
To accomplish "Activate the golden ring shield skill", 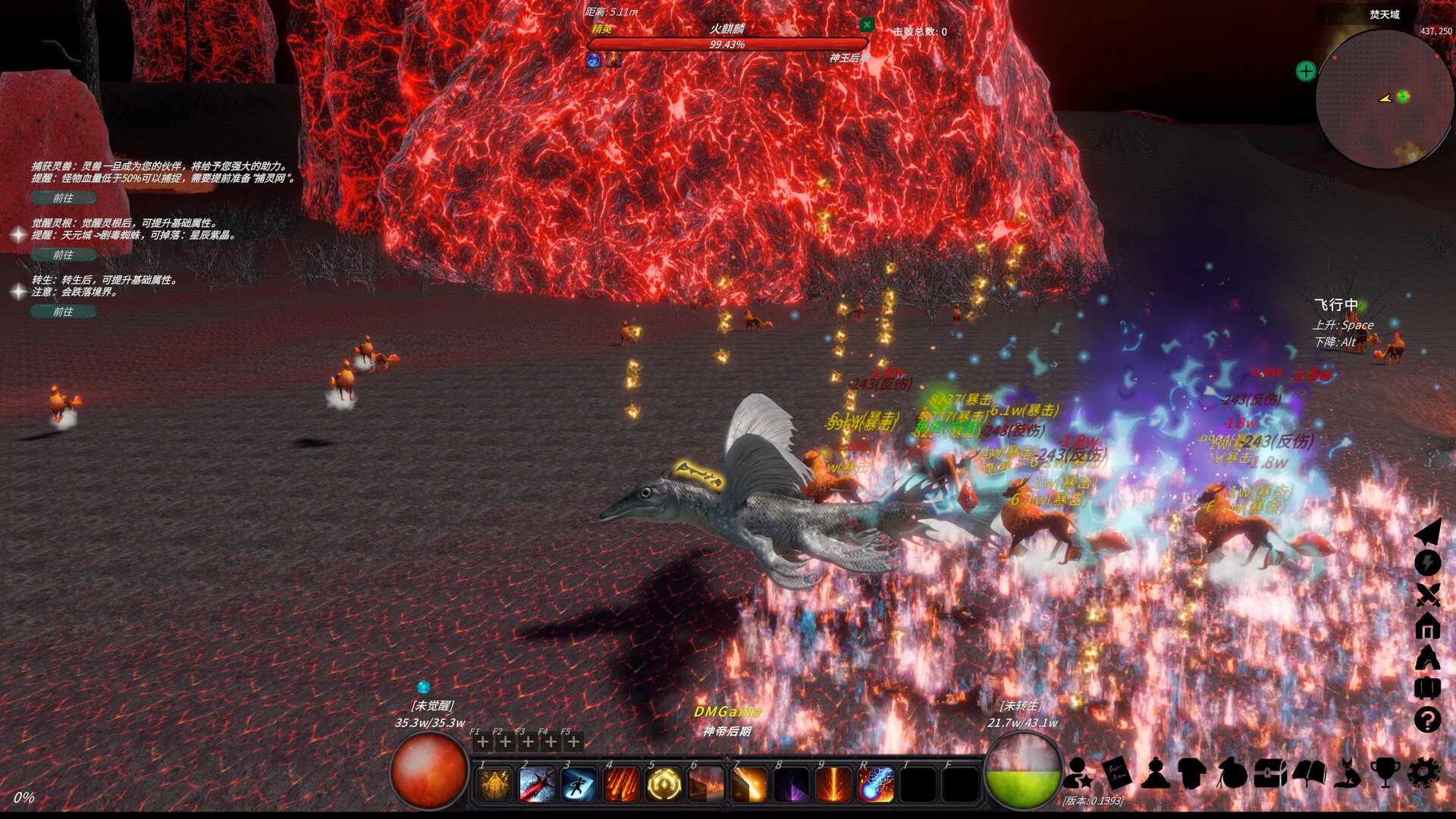I will click(664, 785).
